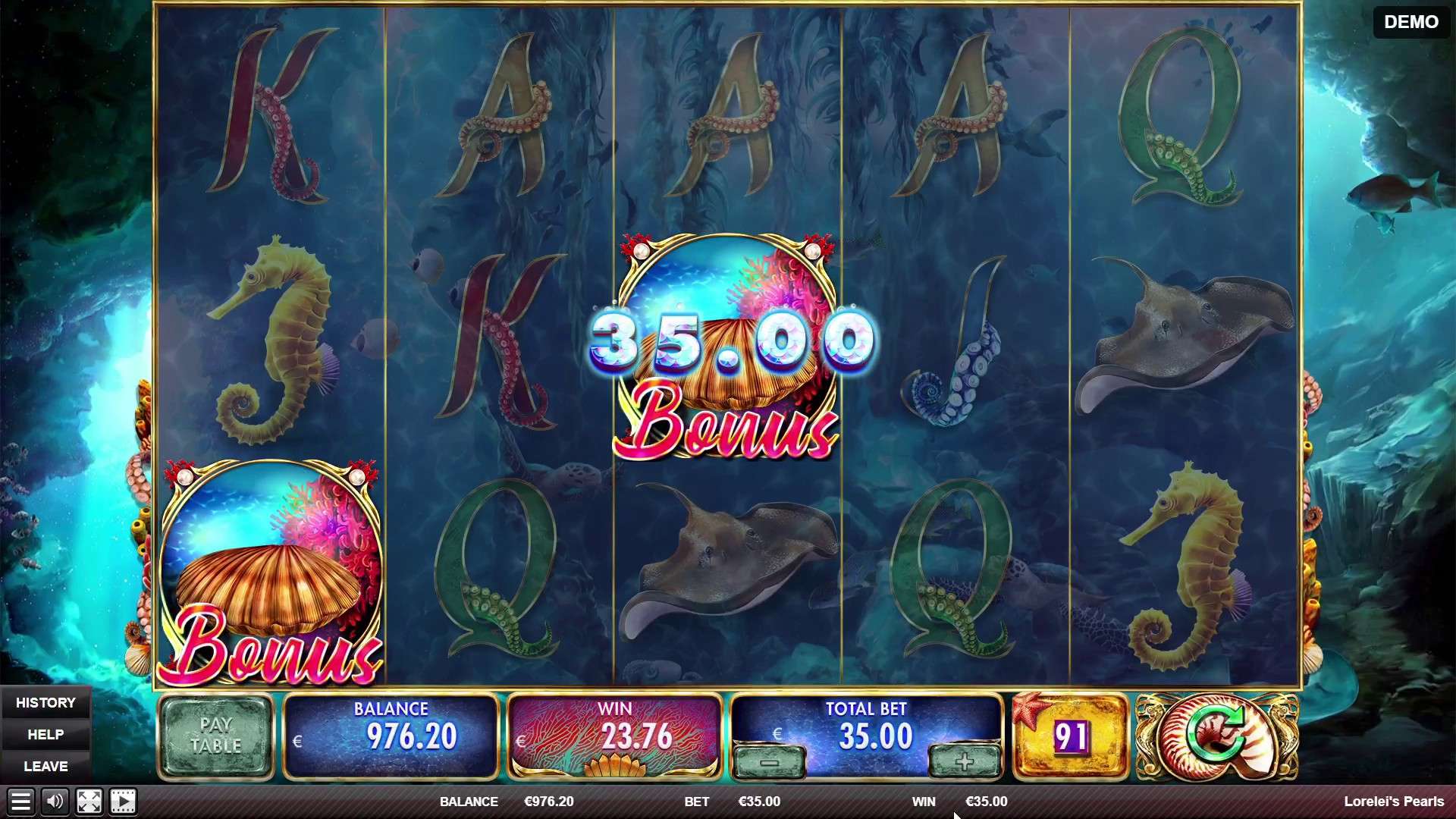Increase the total bet with plus
This screenshot has height=819, width=1456.
point(964,762)
